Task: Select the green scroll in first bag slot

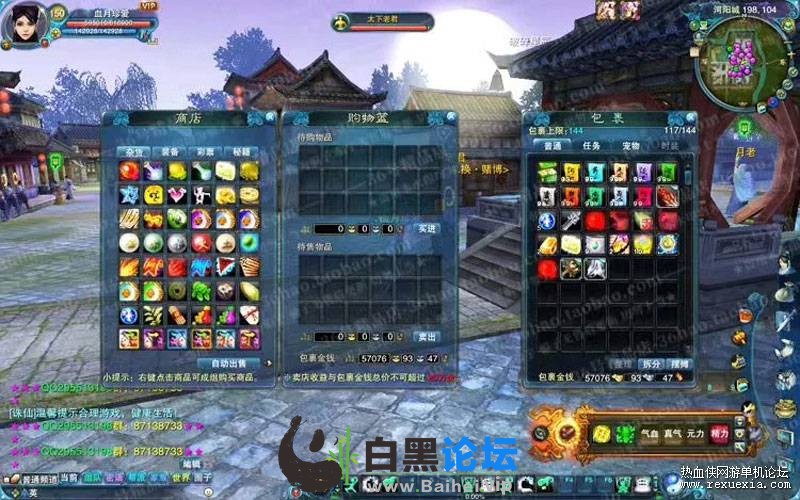Action: 547,172
